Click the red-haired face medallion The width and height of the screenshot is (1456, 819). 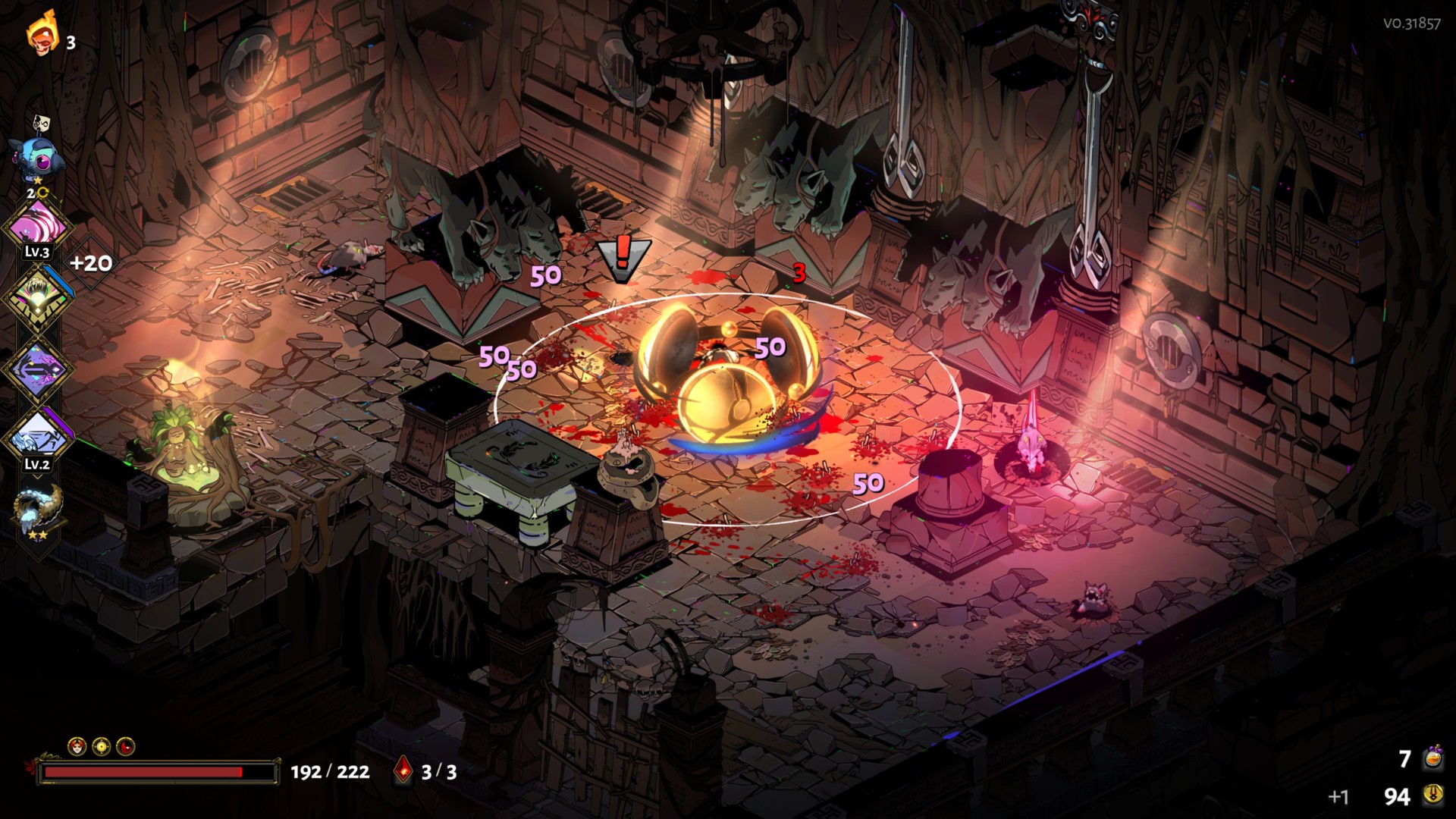[77, 747]
